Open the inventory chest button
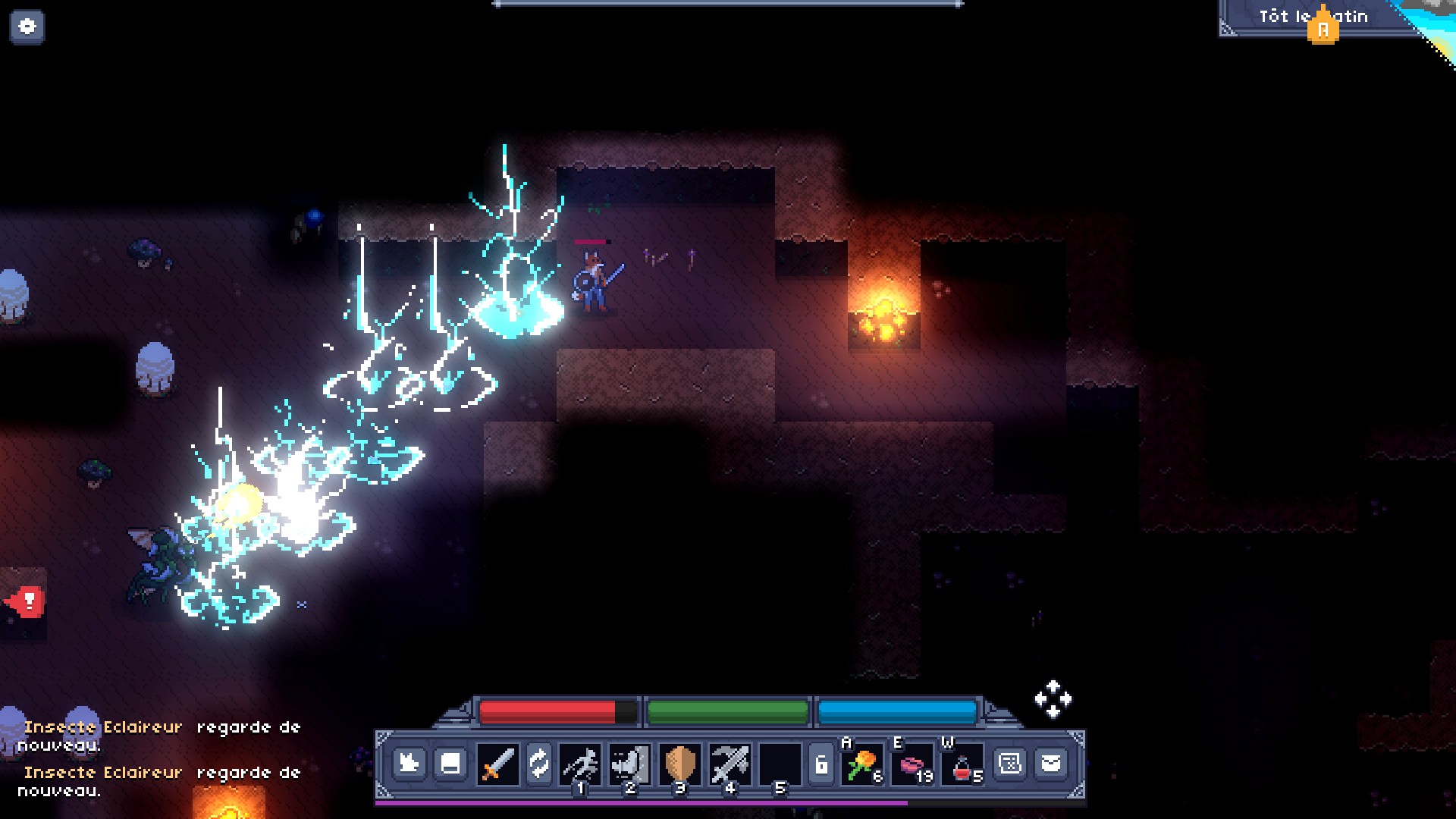The width and height of the screenshot is (1456, 819). tap(450, 763)
